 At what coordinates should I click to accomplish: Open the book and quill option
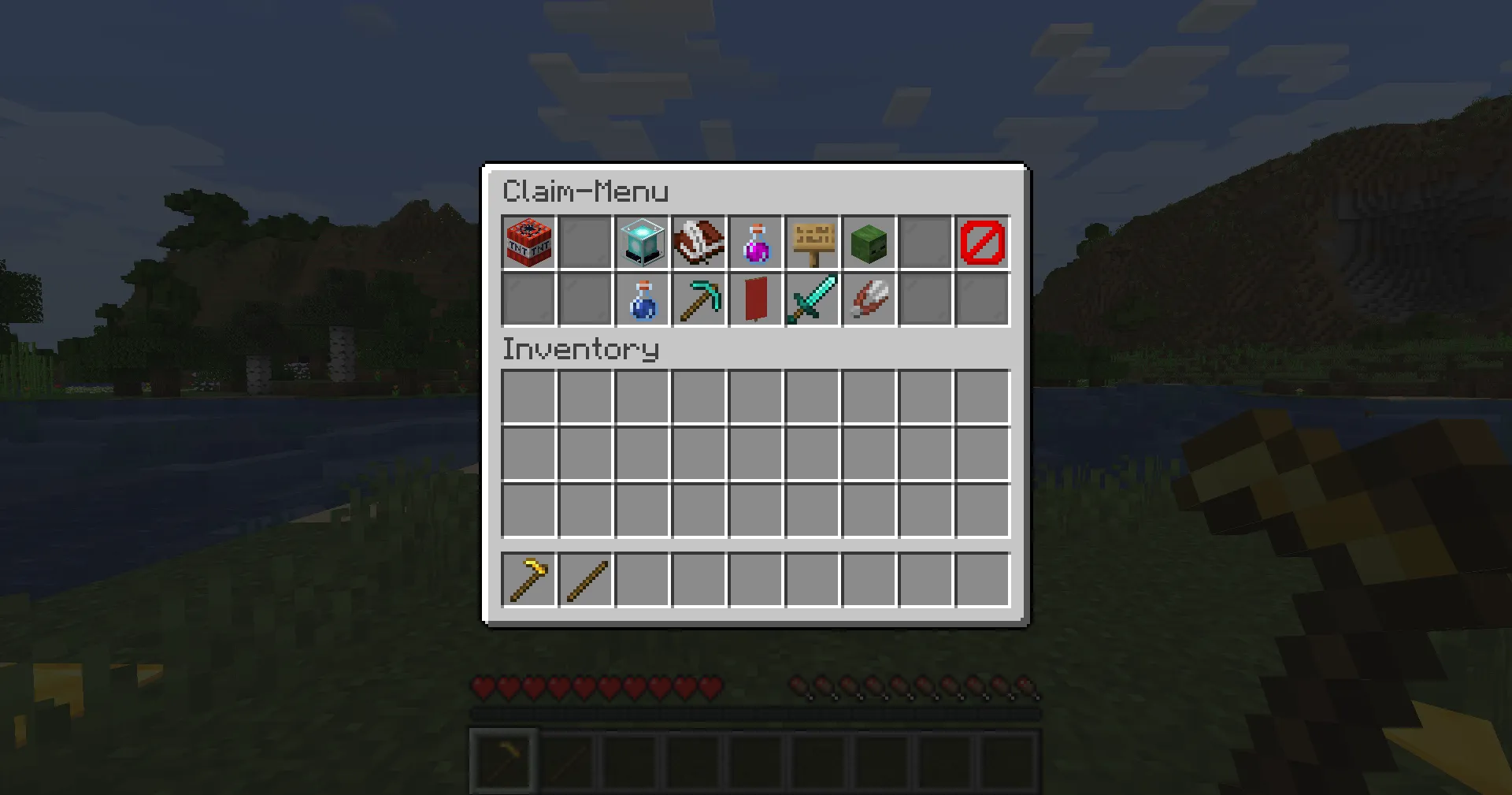[699, 243]
